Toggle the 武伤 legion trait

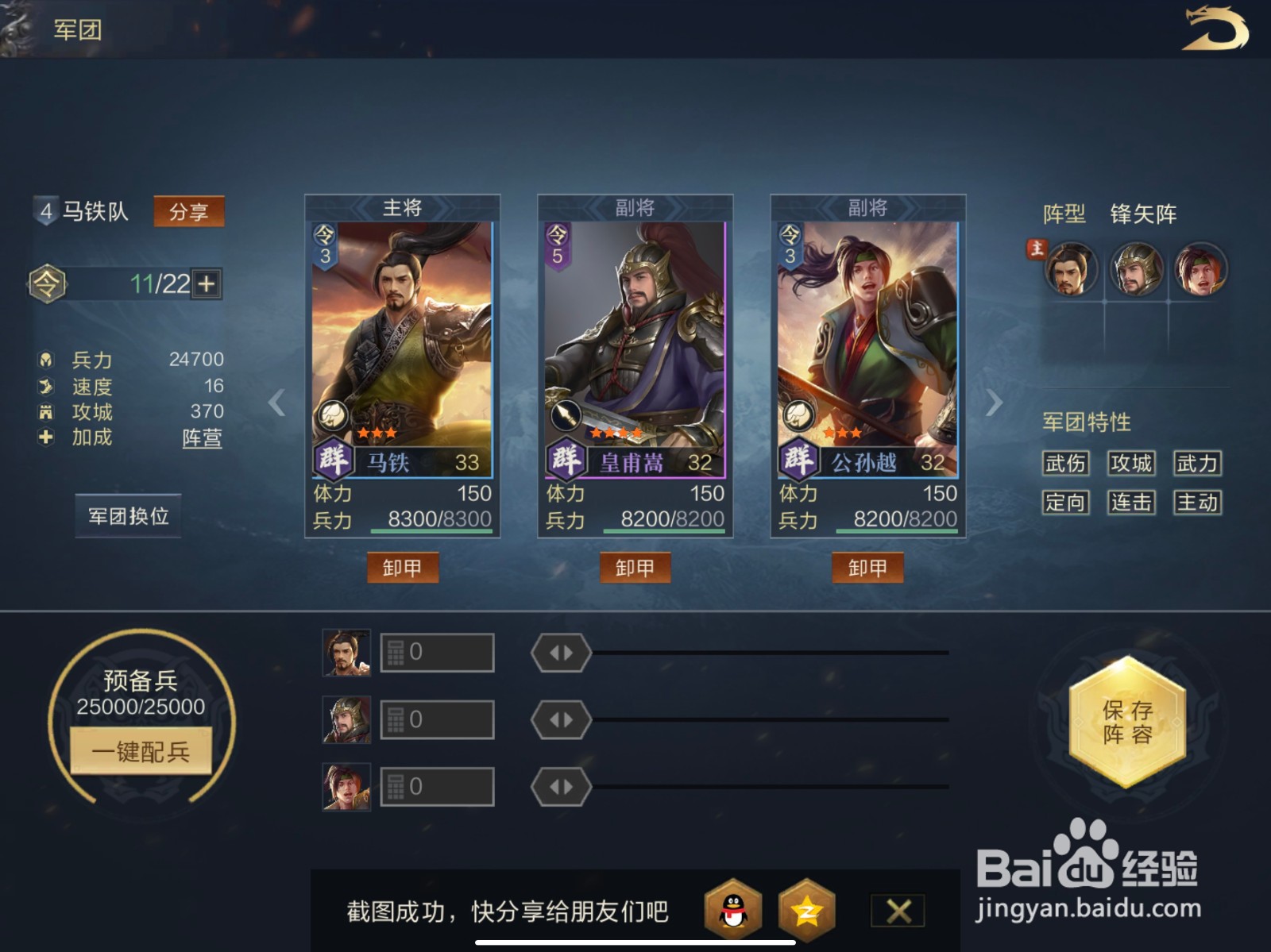click(x=1065, y=464)
